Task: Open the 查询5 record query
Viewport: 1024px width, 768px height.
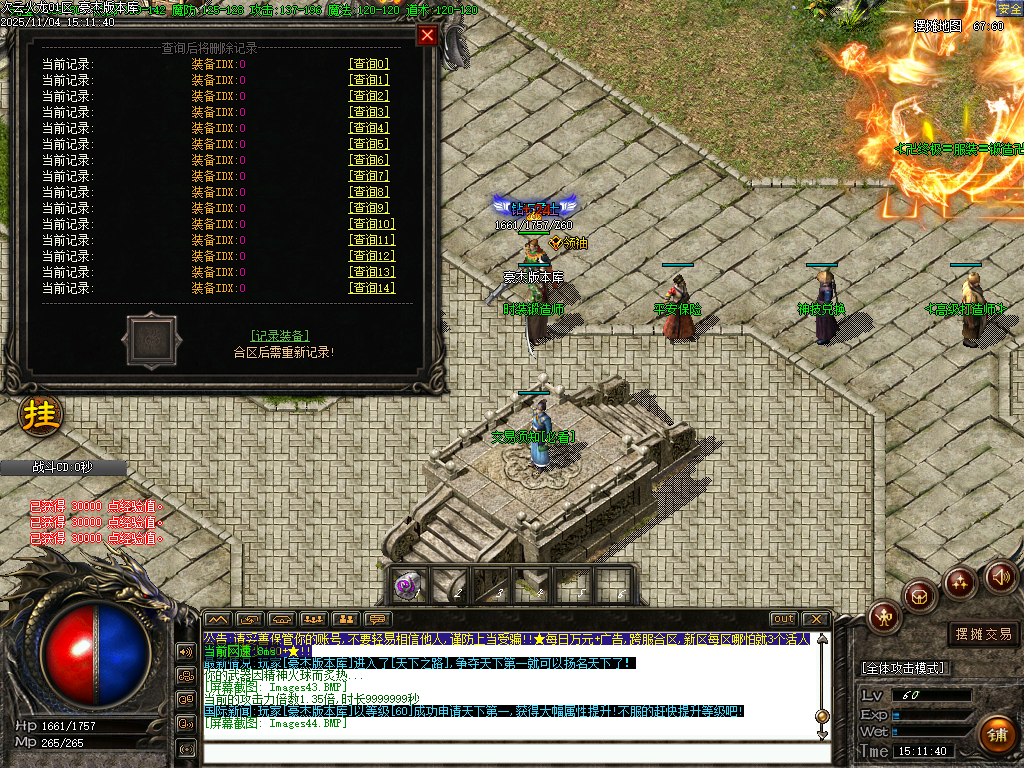Action: point(368,144)
